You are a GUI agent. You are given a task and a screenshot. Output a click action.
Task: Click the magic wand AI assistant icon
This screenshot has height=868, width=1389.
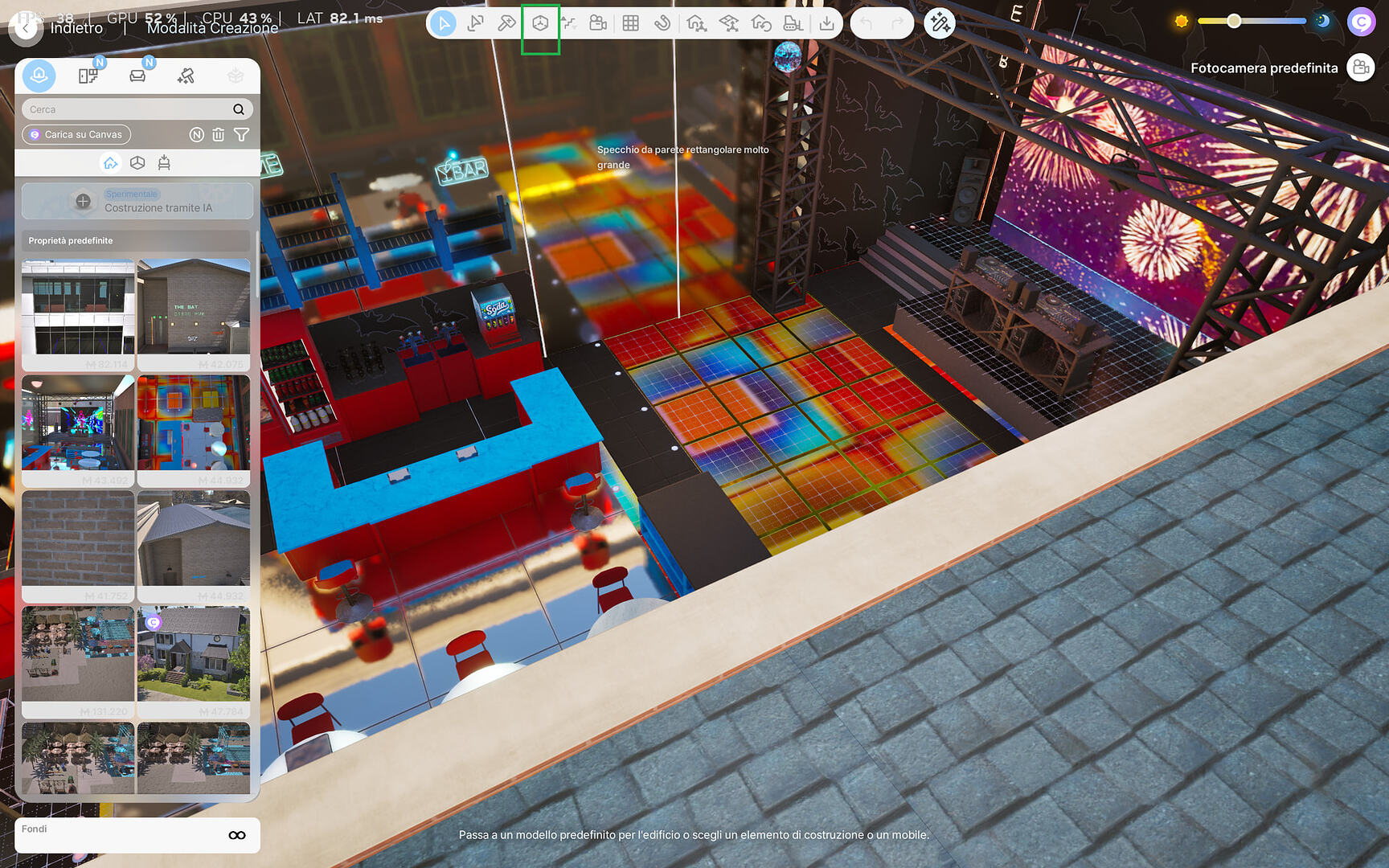[x=938, y=25]
